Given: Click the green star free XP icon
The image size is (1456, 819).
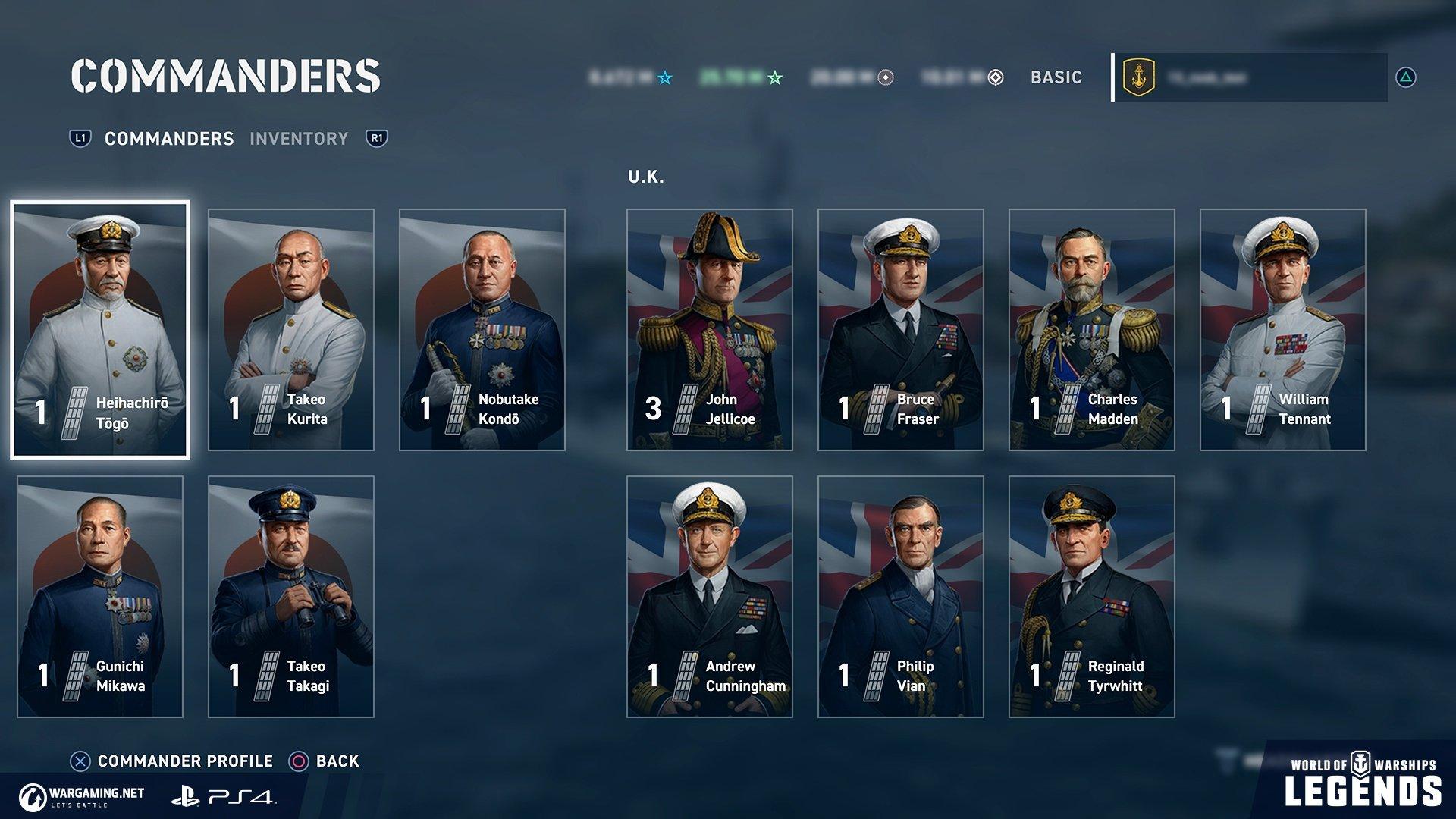Looking at the screenshot, I should (x=775, y=77).
